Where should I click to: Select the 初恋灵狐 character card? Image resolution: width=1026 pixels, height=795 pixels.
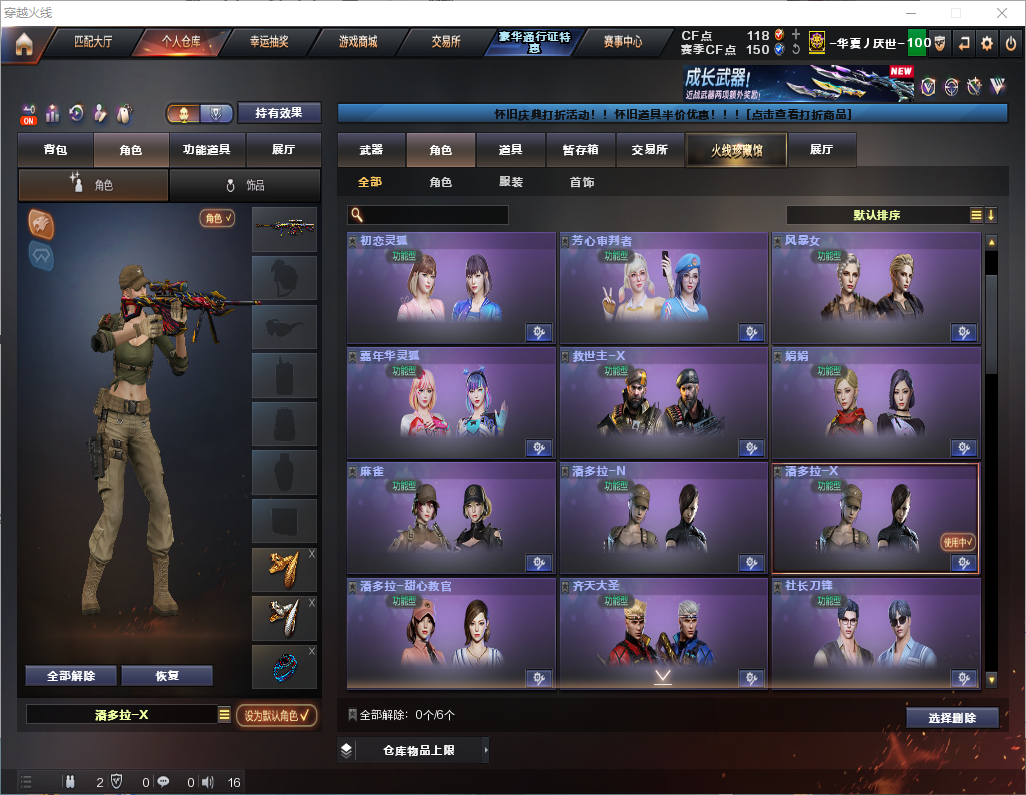click(x=450, y=288)
